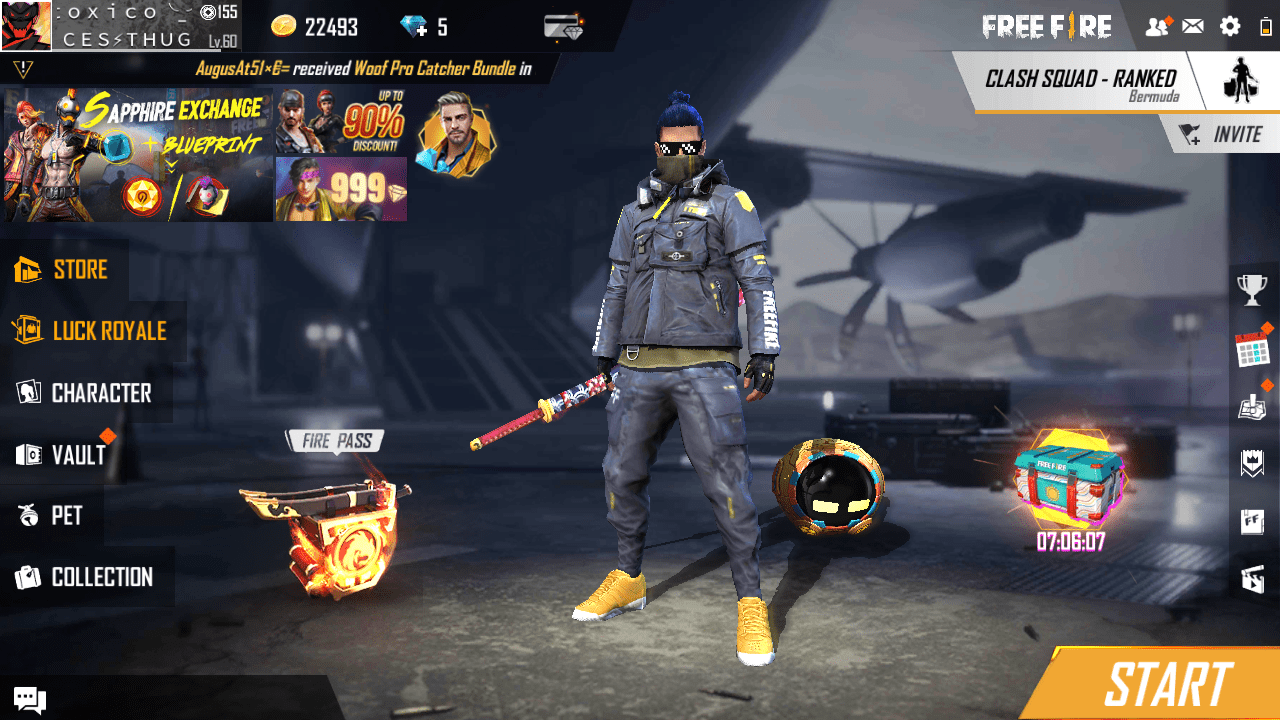This screenshot has height=720, width=1280.
Task: Hit the START button
Action: click(1167, 686)
